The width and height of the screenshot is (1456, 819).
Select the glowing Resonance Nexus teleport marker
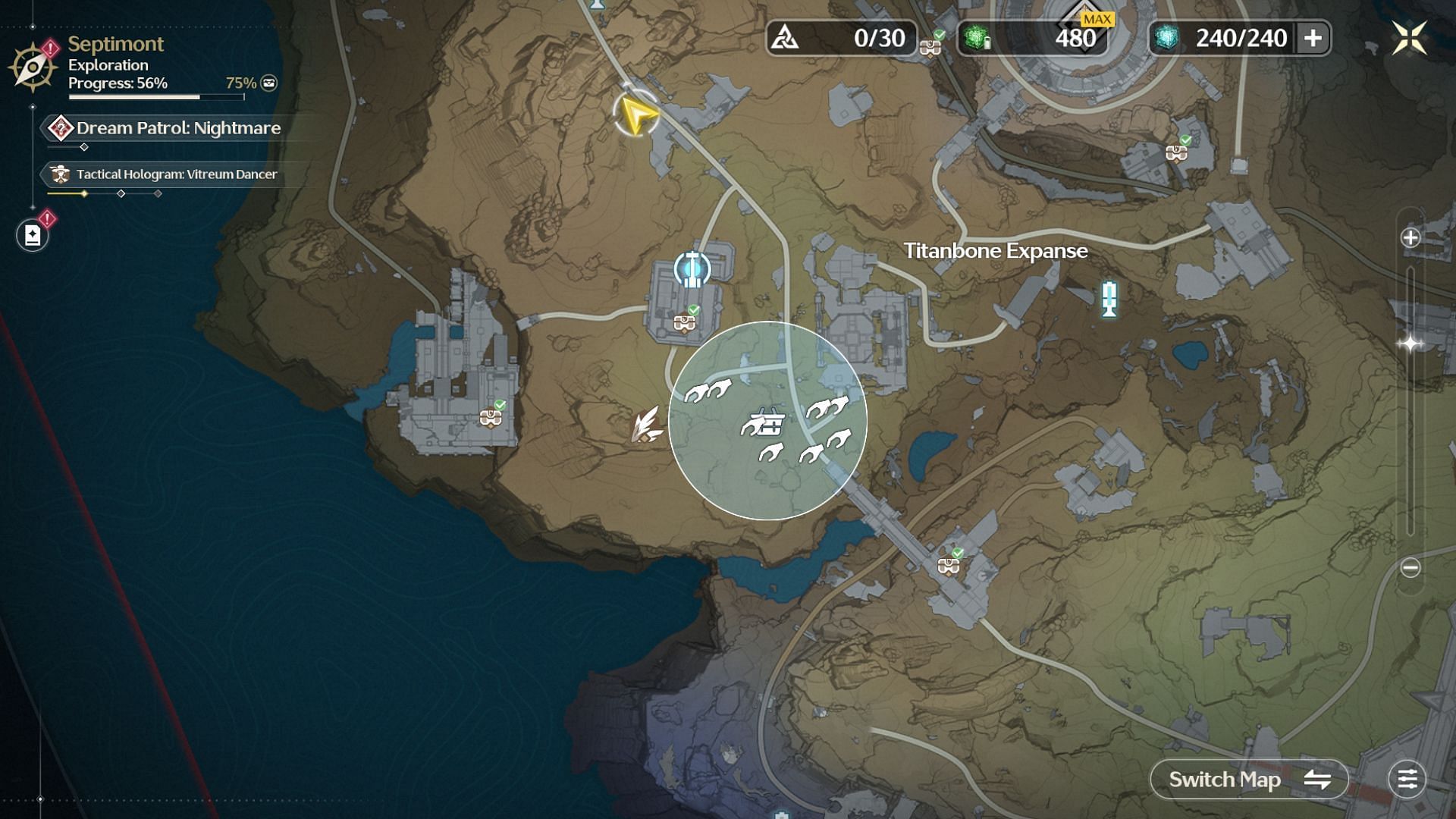pos(692,269)
